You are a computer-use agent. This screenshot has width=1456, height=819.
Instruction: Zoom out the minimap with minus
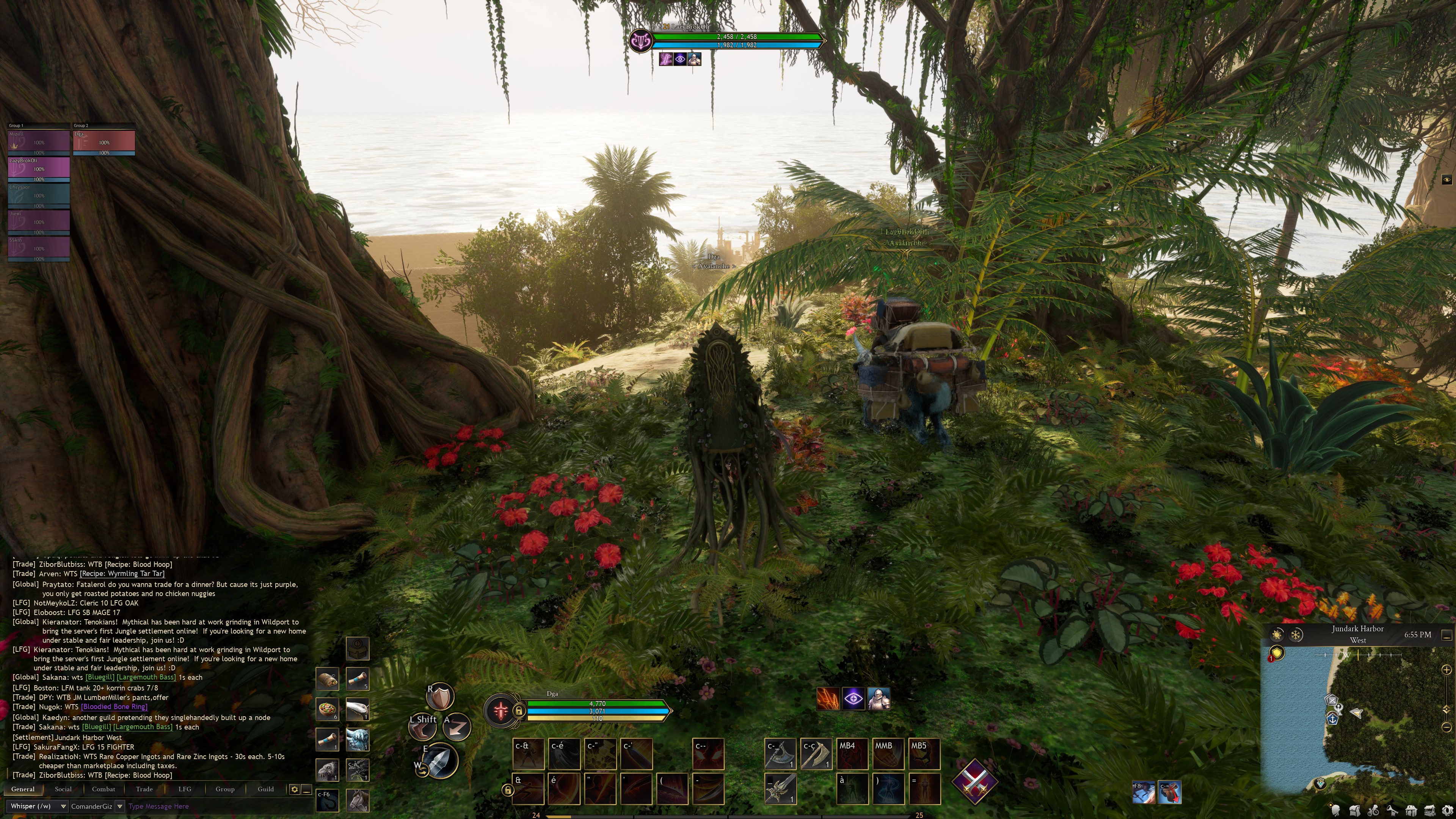1447,728
